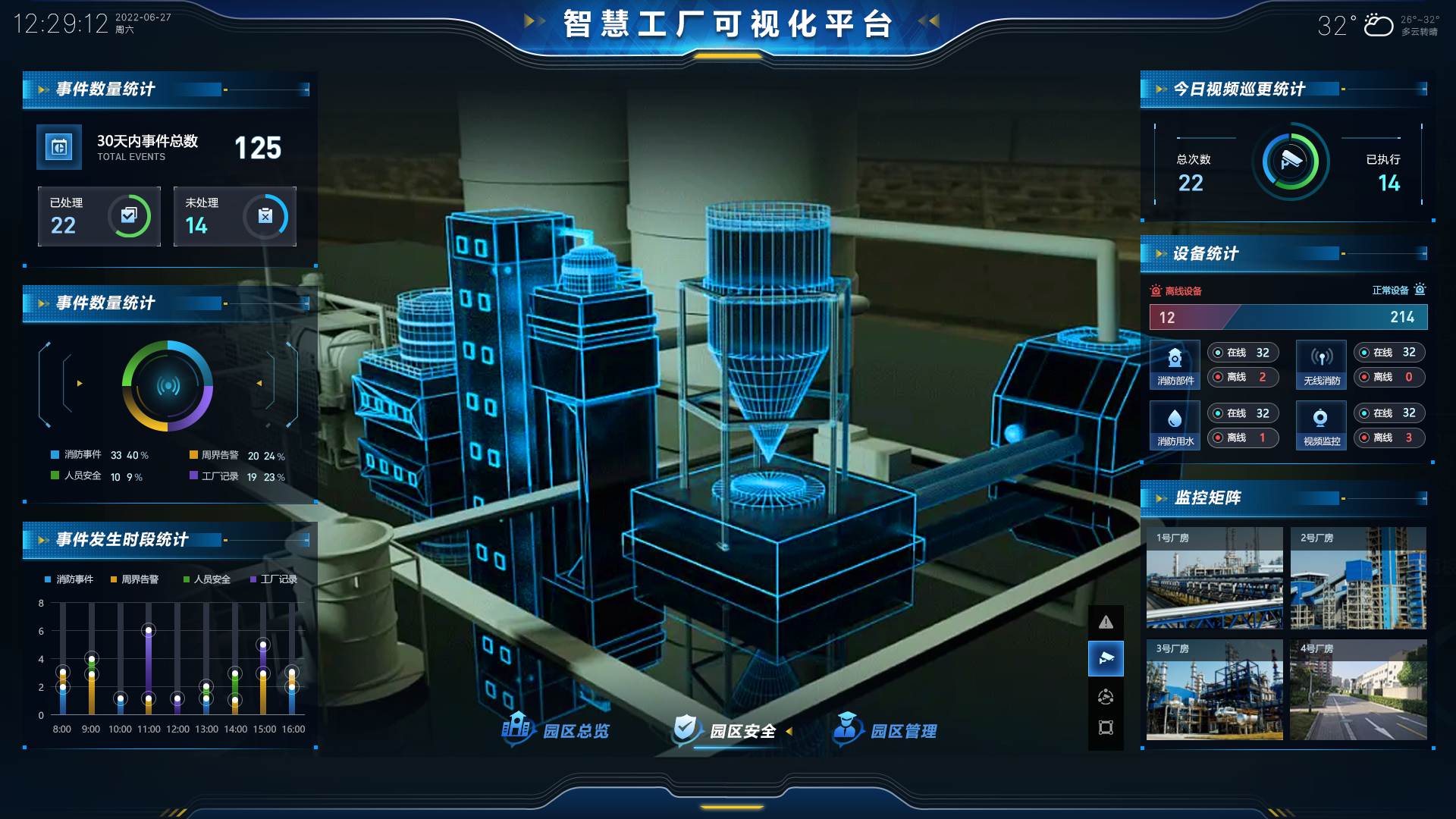
Task: Choose the 消防用水 device tile
Action: 1175,425
